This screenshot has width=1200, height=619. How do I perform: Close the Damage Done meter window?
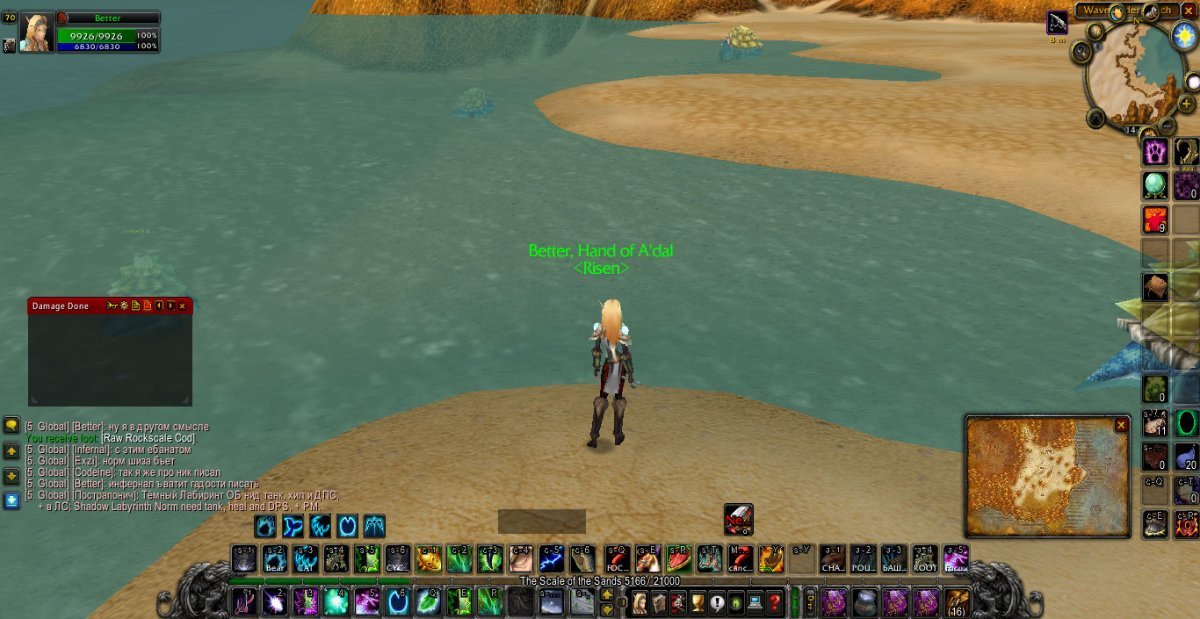(182, 306)
